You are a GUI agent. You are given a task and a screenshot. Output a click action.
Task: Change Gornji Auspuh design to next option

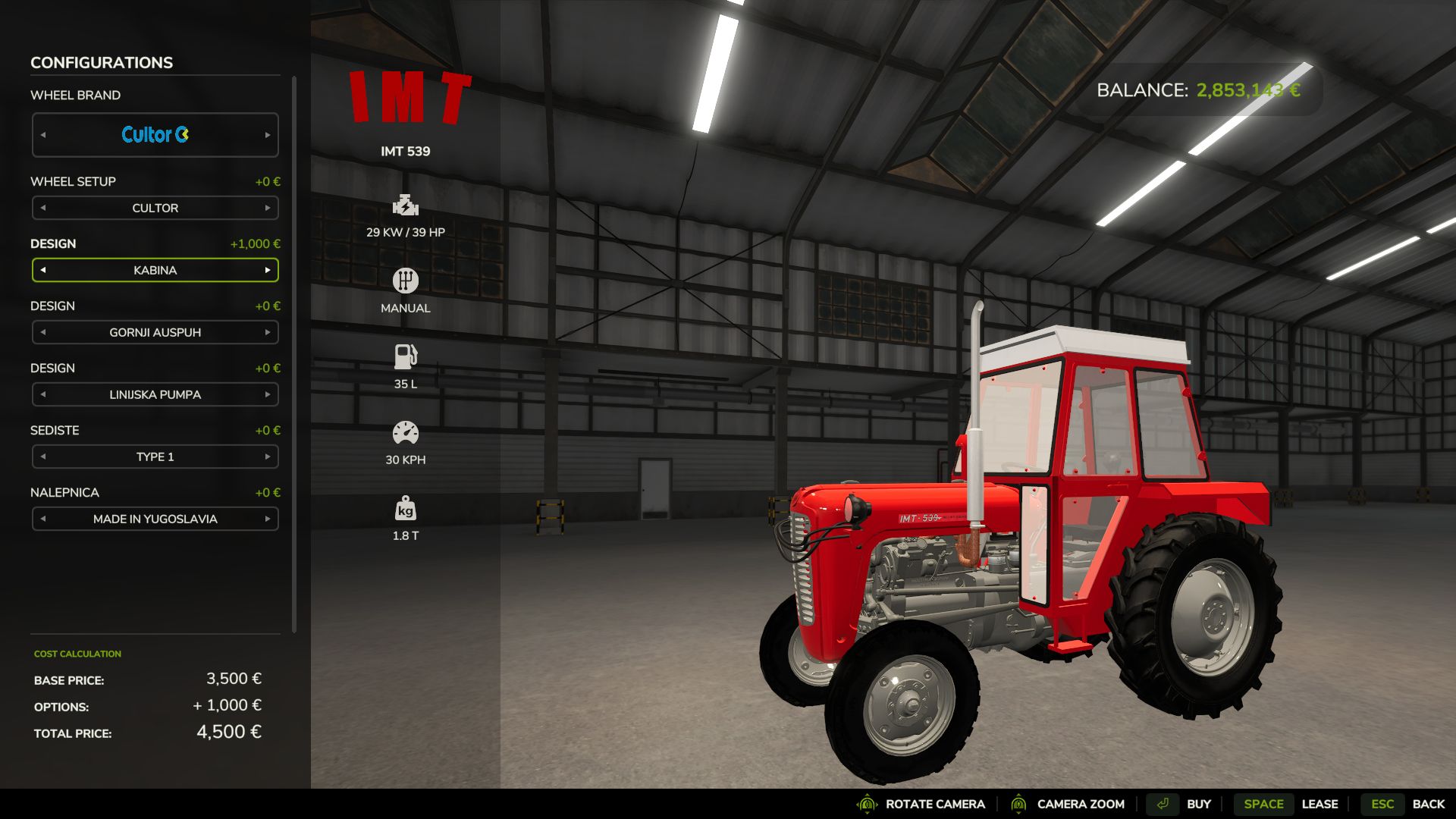click(x=268, y=332)
